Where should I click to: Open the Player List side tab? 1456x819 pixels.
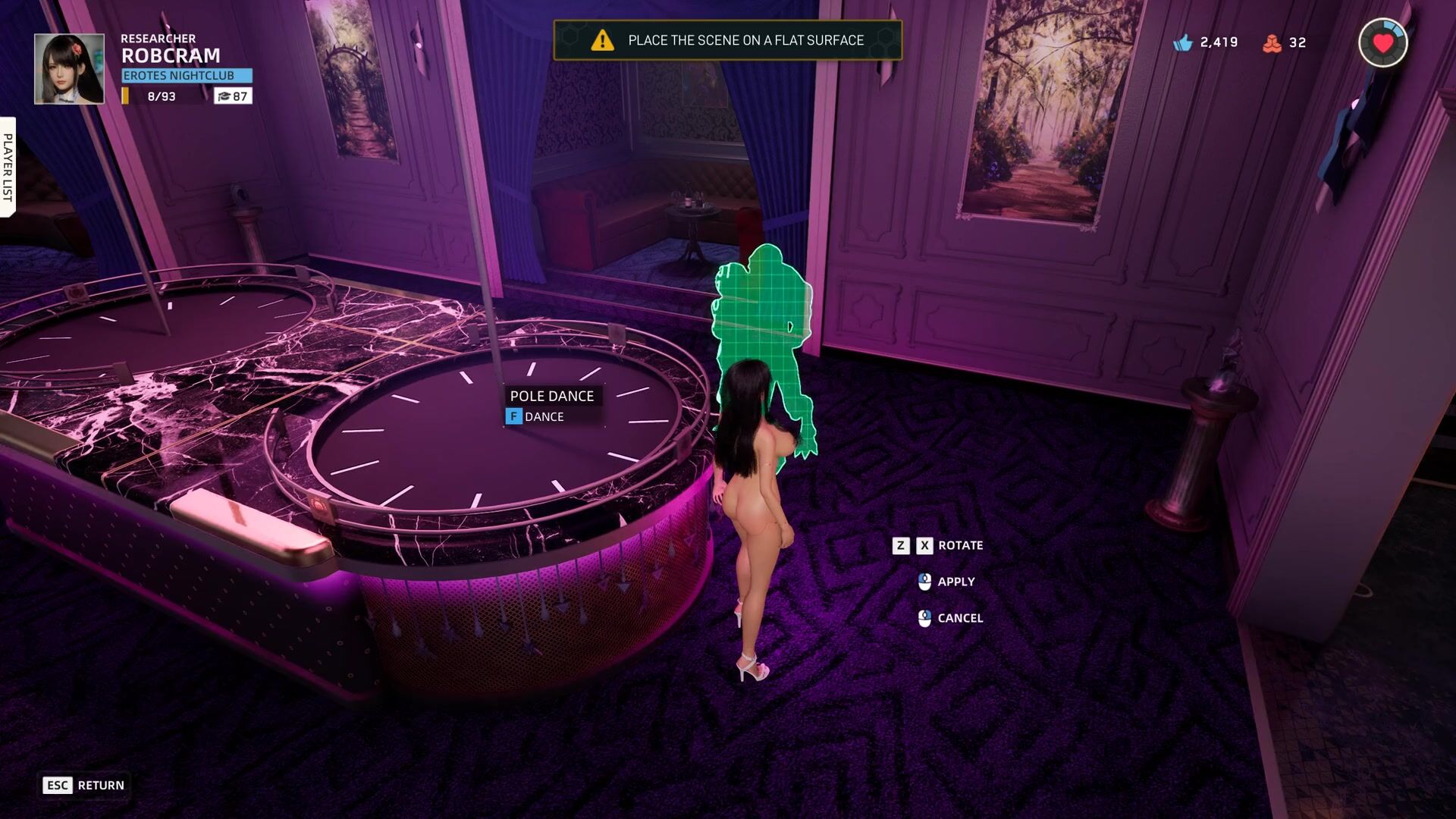point(8,167)
